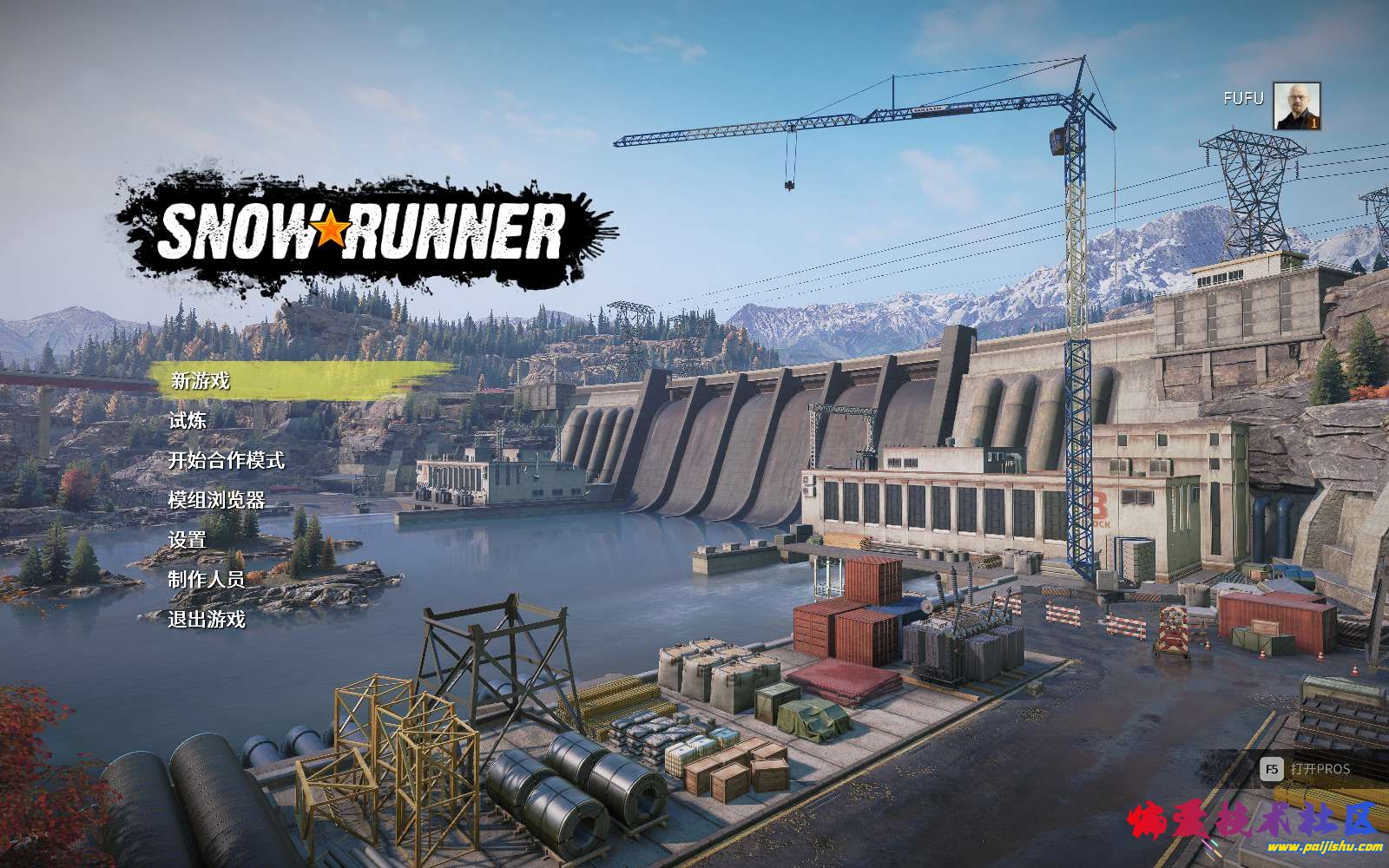1389x868 pixels.
Task: Show the credits (制作人员)
Action: point(207,580)
